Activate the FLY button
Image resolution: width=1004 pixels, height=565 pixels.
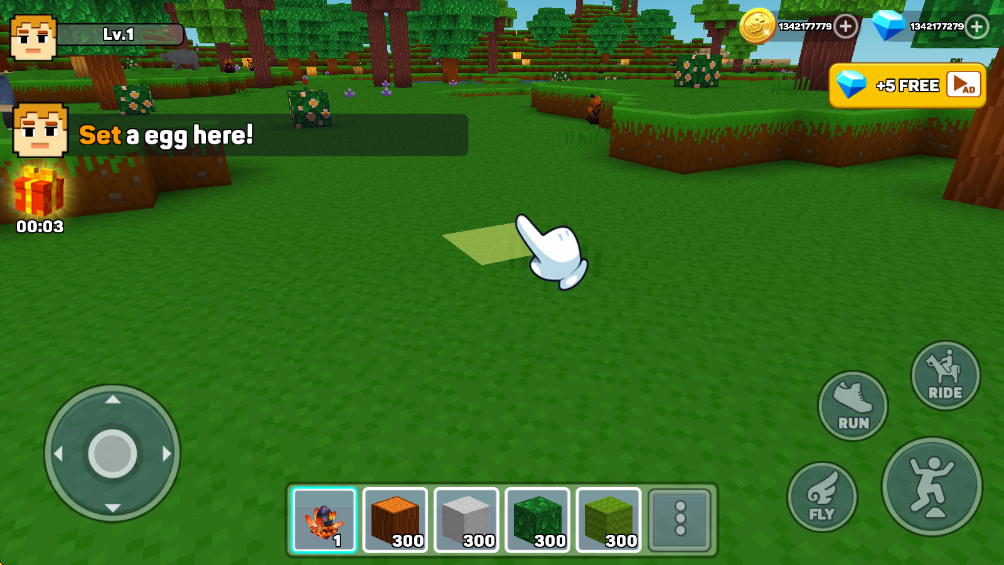(x=822, y=497)
